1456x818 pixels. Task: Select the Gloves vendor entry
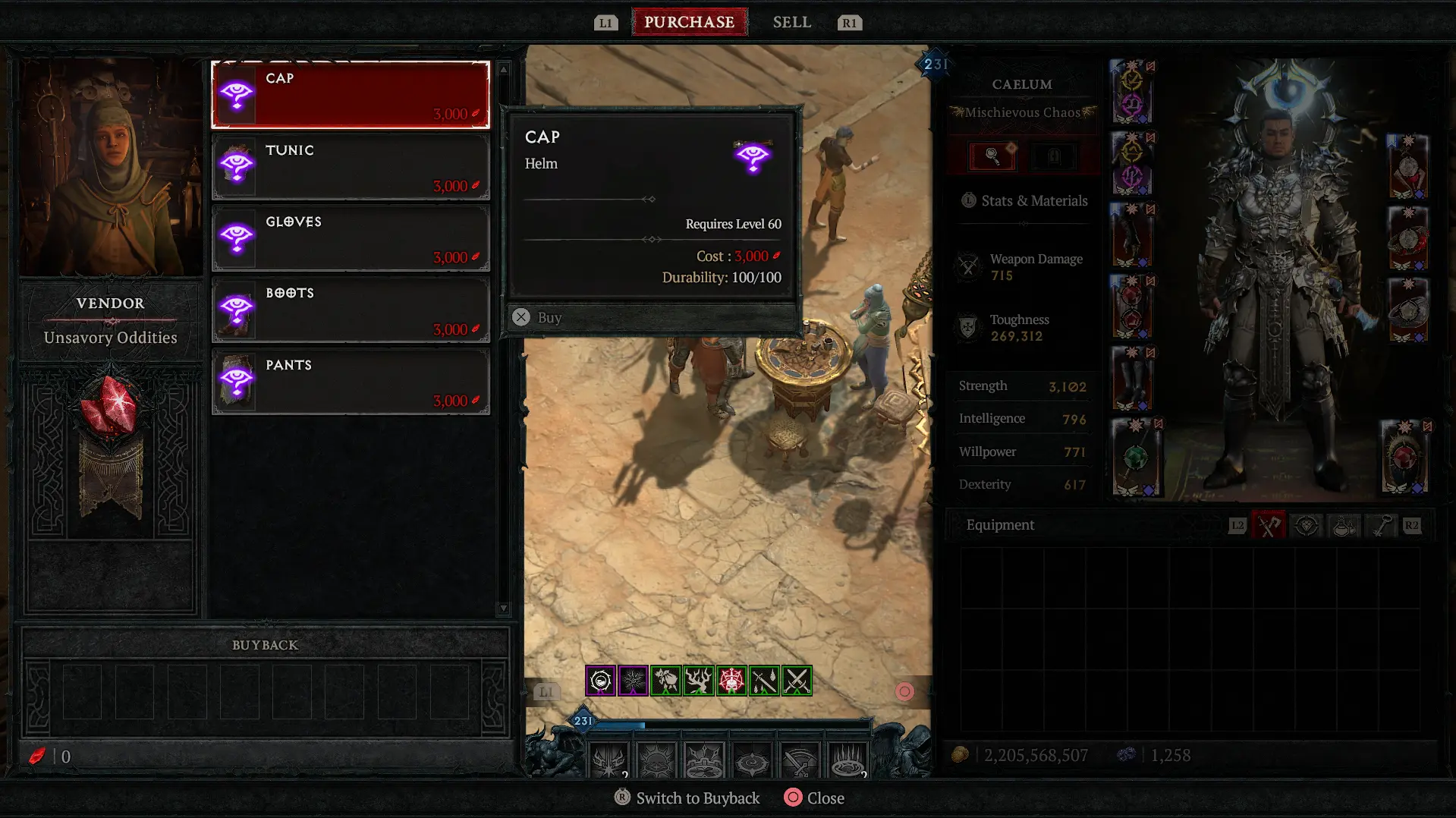[351, 238]
